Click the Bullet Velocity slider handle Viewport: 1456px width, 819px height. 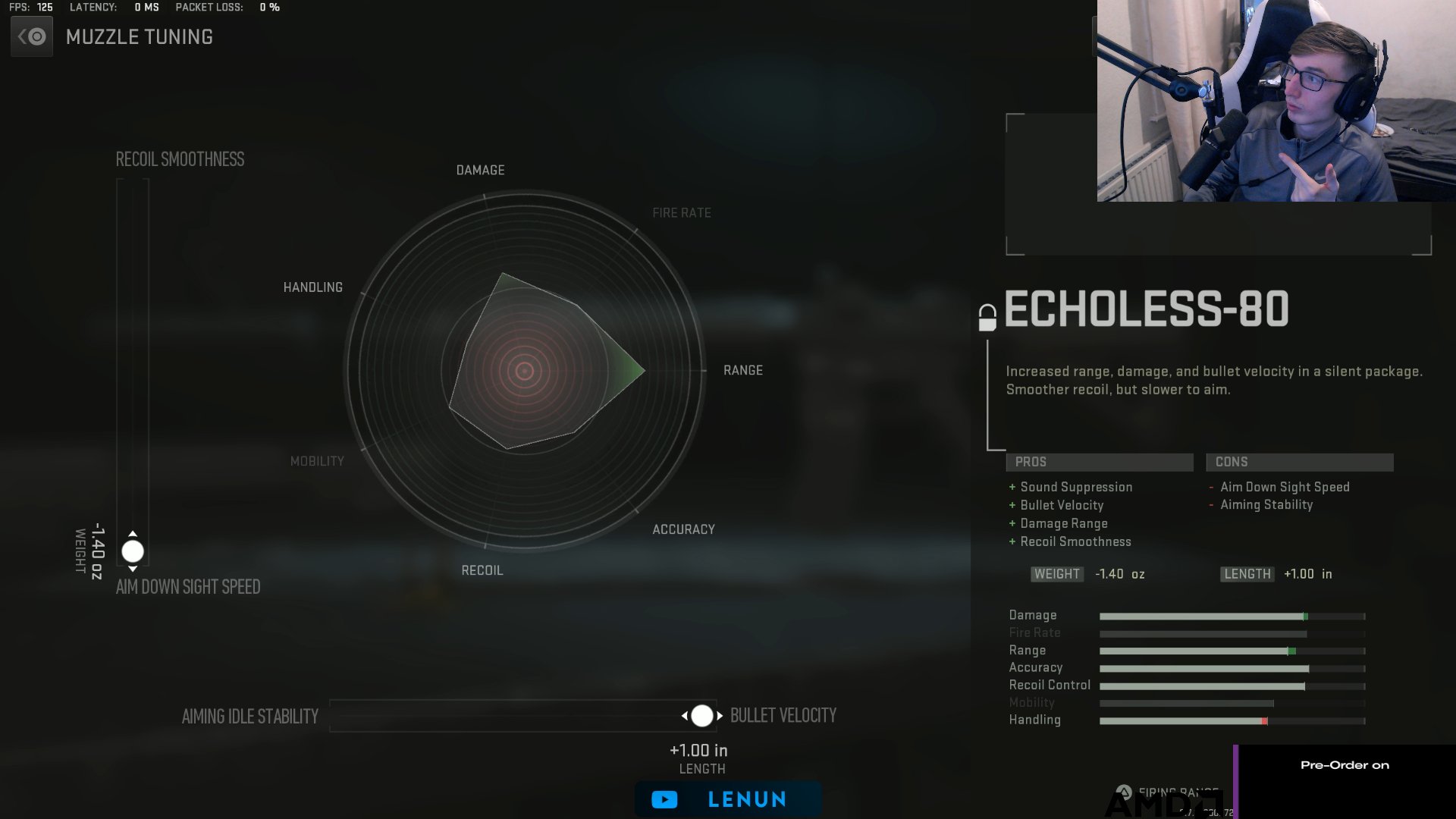702,715
